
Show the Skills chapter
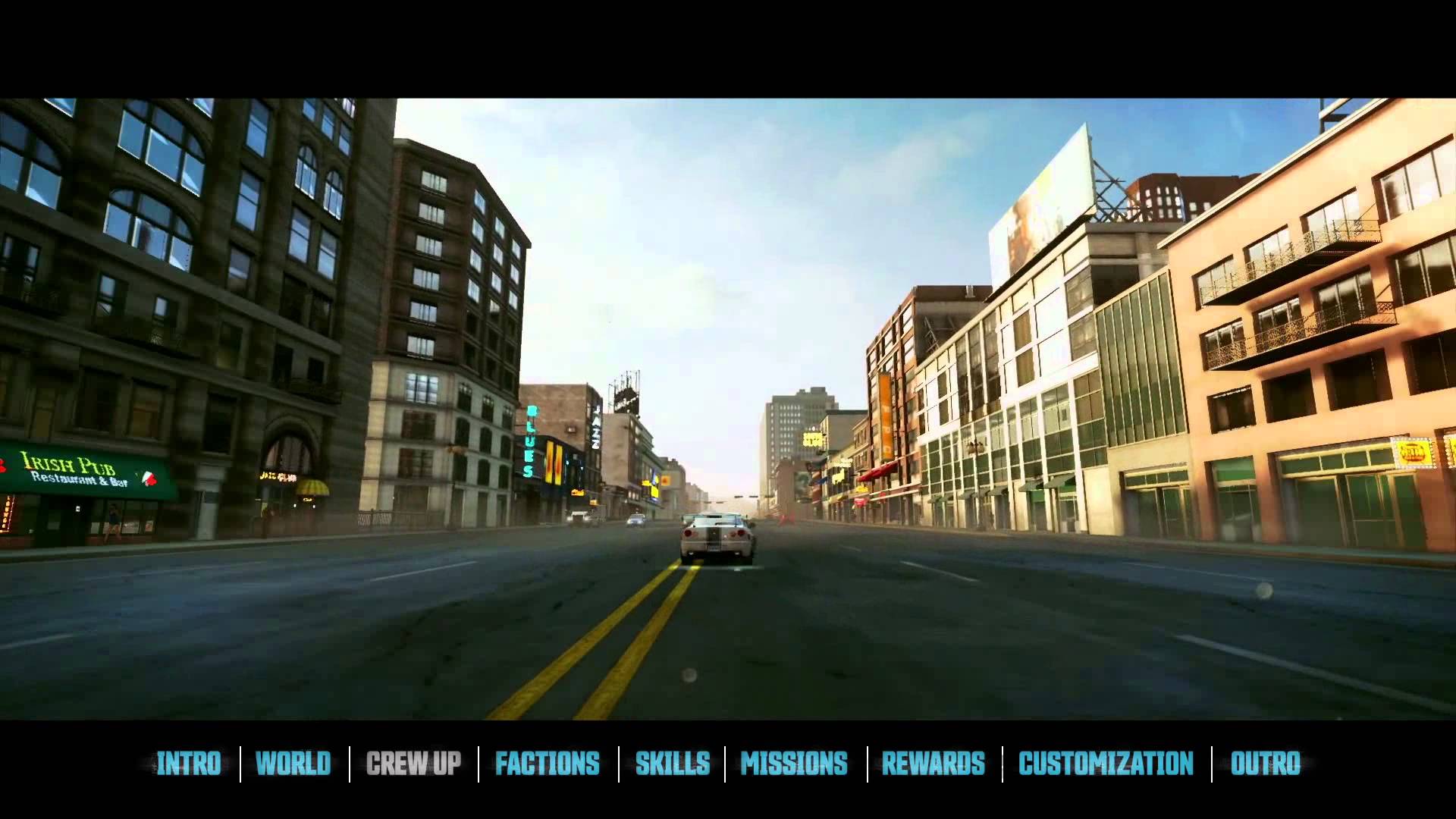click(673, 764)
